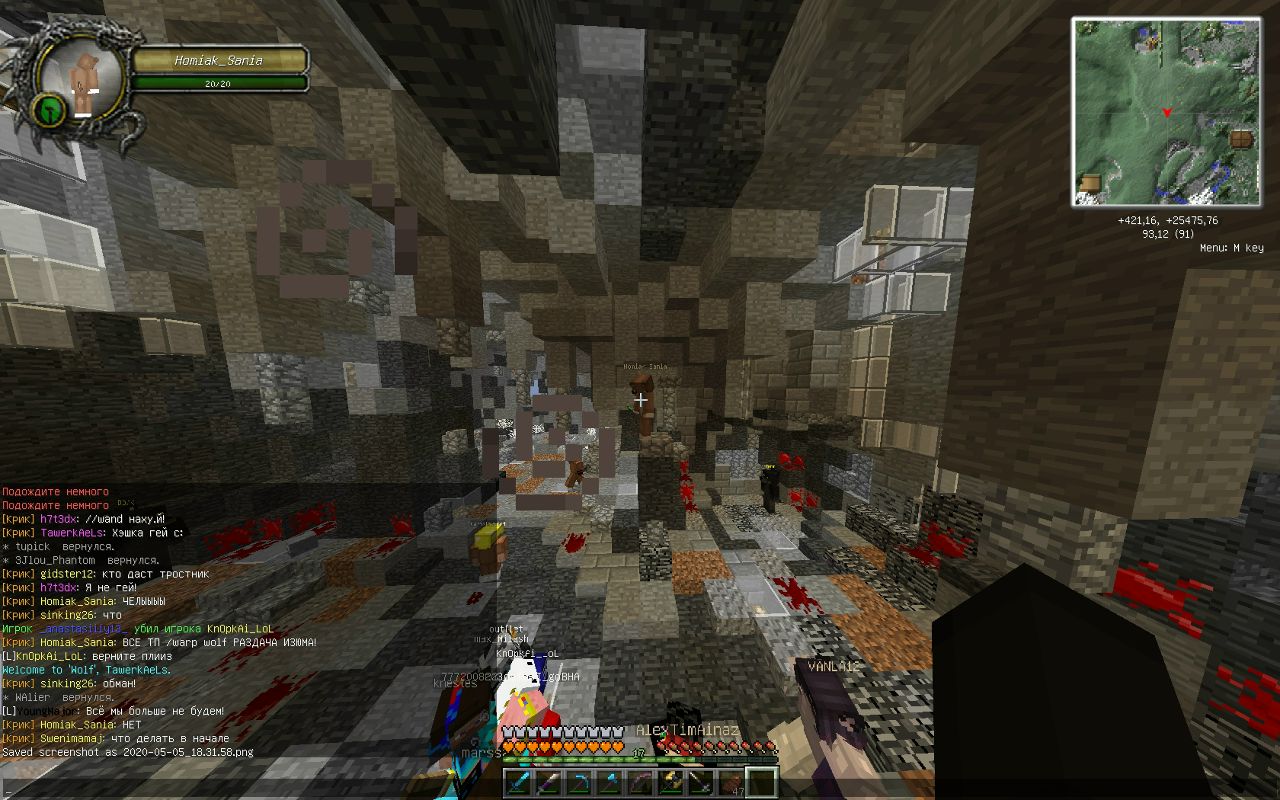1280x800 pixels.
Task: Select the diamond sword hotbar slot
Action: pyautogui.click(x=518, y=782)
